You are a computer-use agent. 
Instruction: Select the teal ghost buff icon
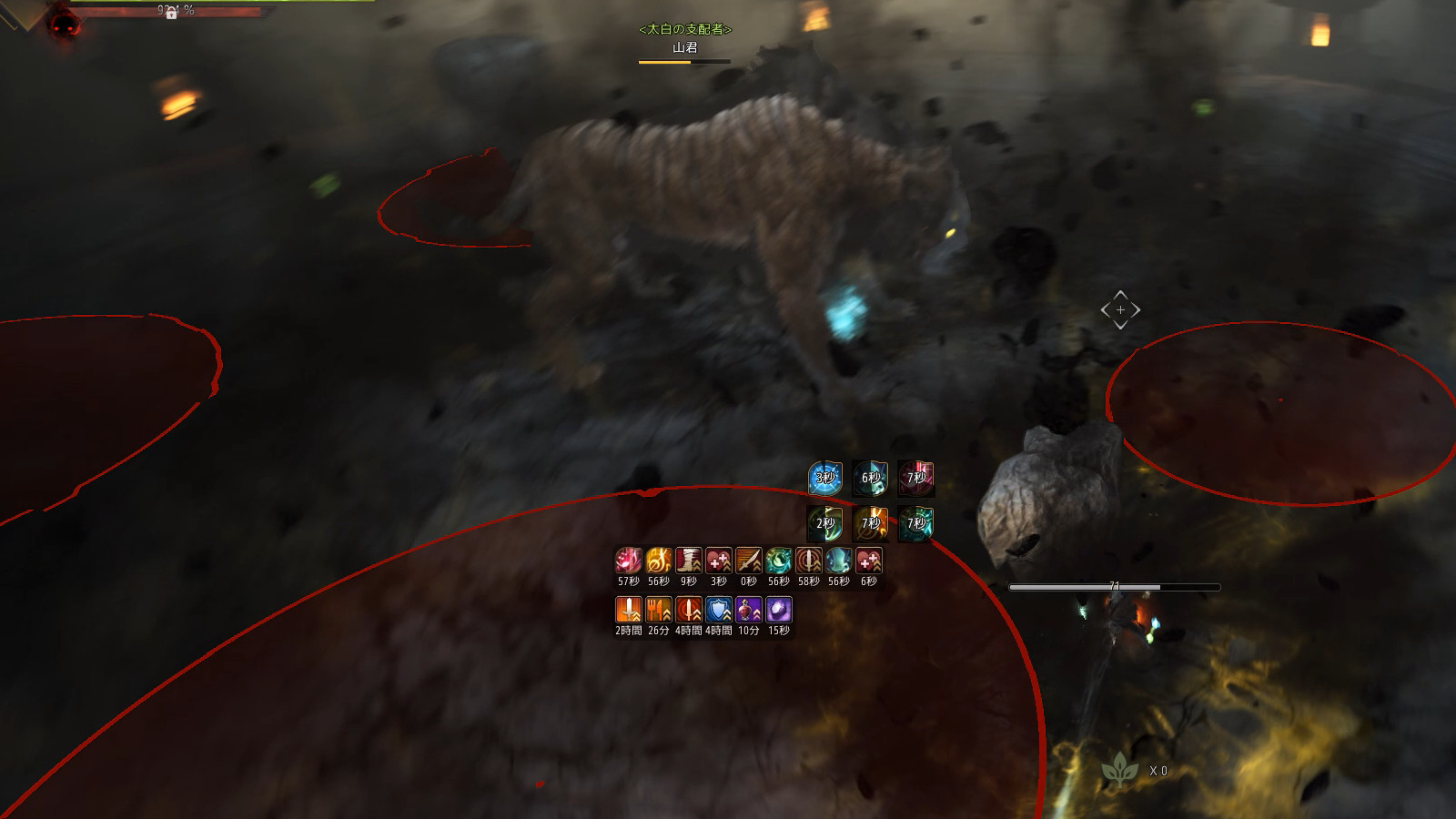tap(838, 561)
